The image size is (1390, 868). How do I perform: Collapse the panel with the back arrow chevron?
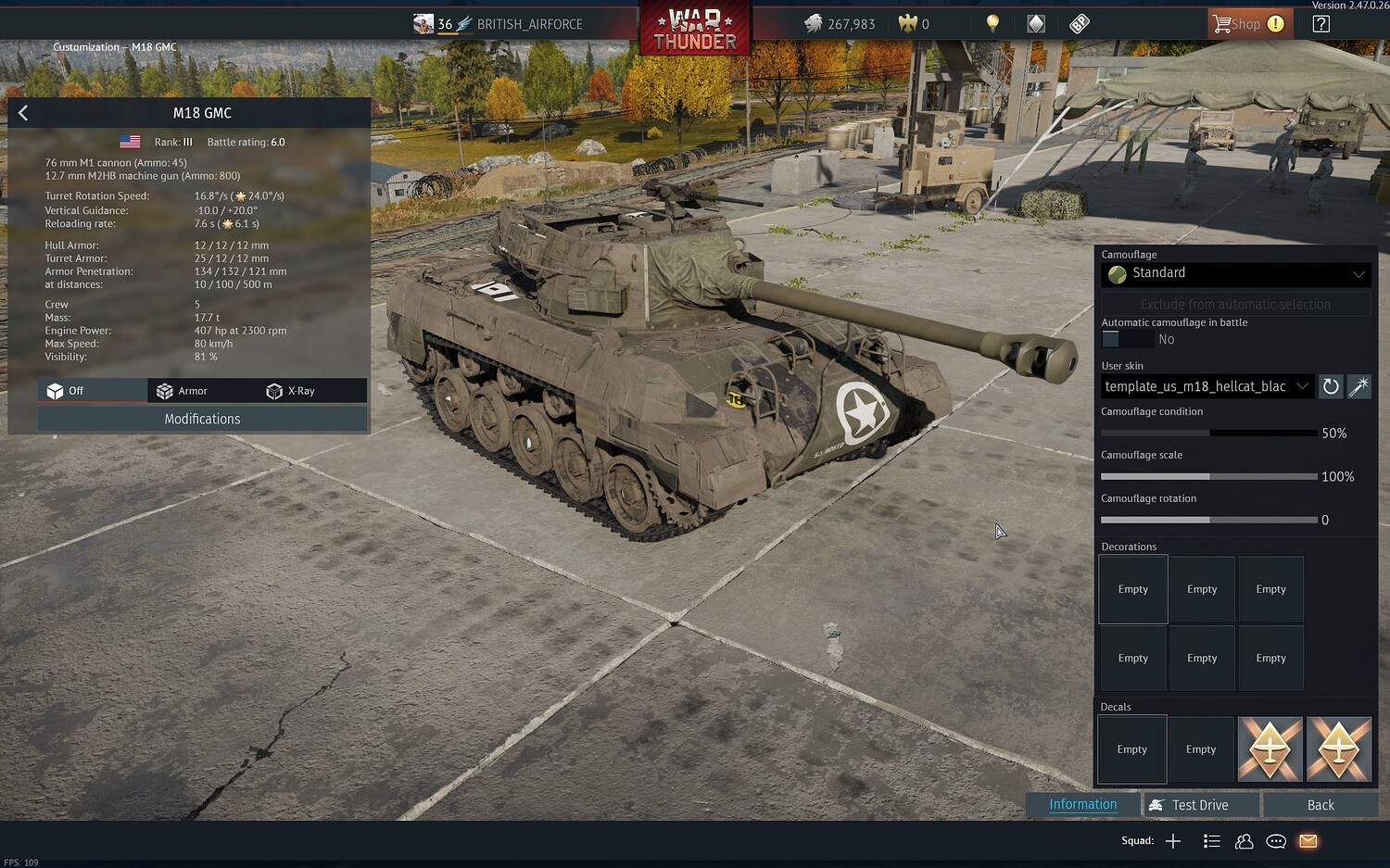point(22,112)
